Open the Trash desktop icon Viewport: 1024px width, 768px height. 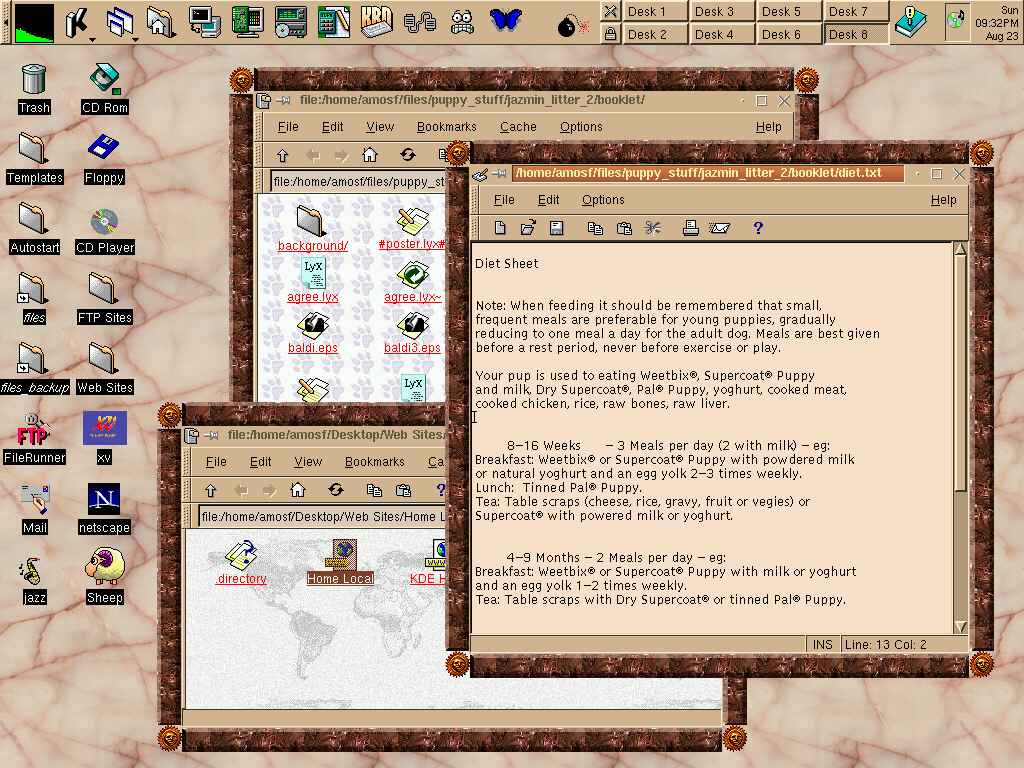[x=34, y=87]
